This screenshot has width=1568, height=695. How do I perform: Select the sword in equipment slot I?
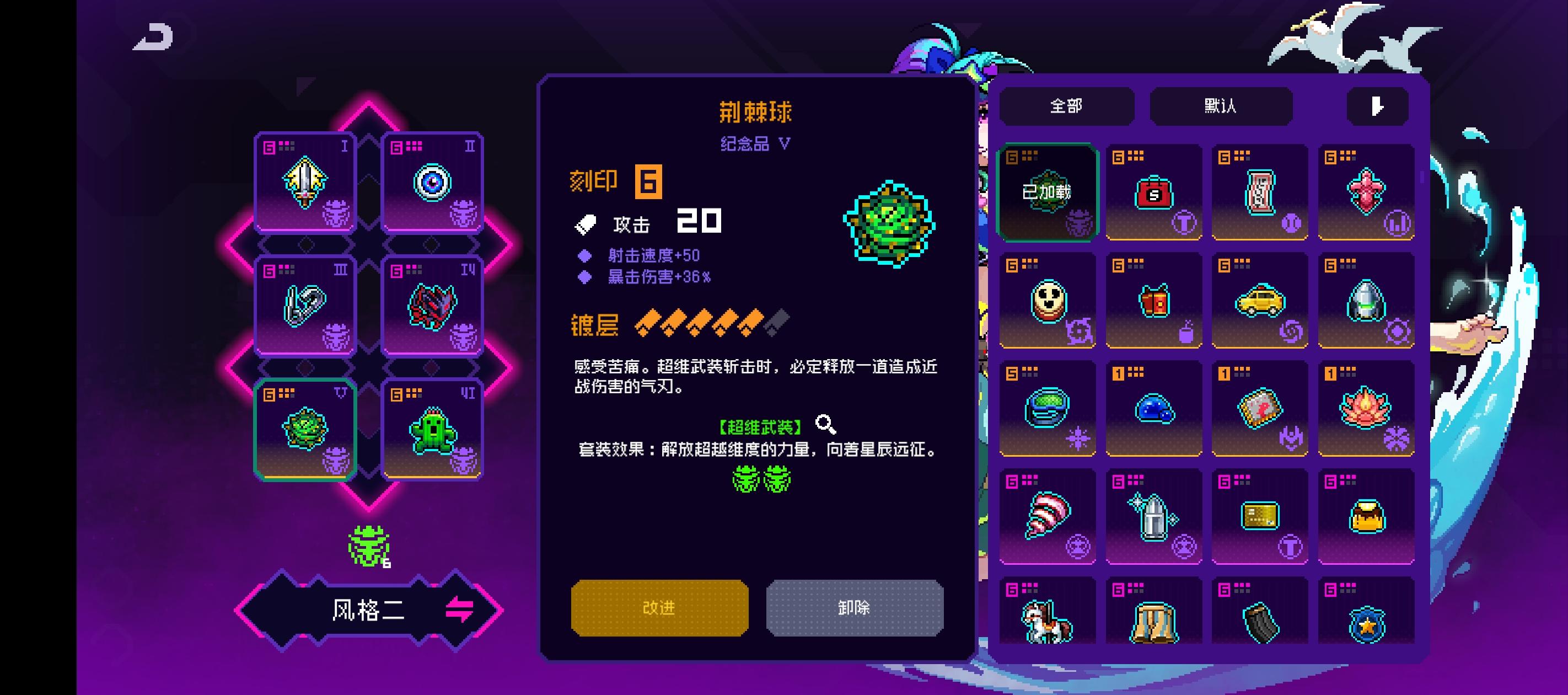click(x=307, y=183)
